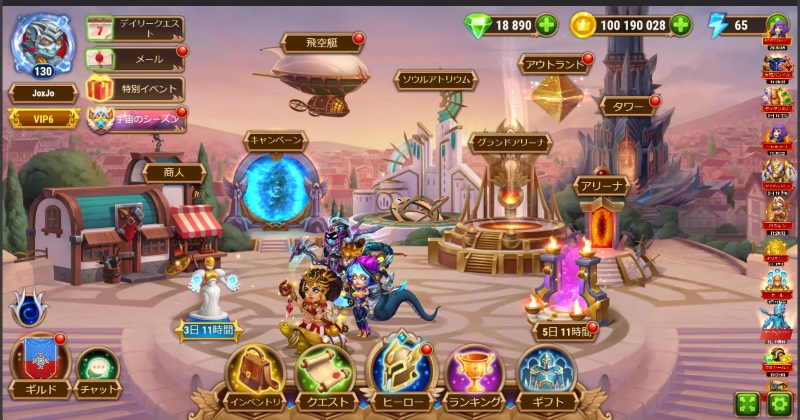Add more gold coins with plus button
This screenshot has width=800, height=420.
(680, 25)
